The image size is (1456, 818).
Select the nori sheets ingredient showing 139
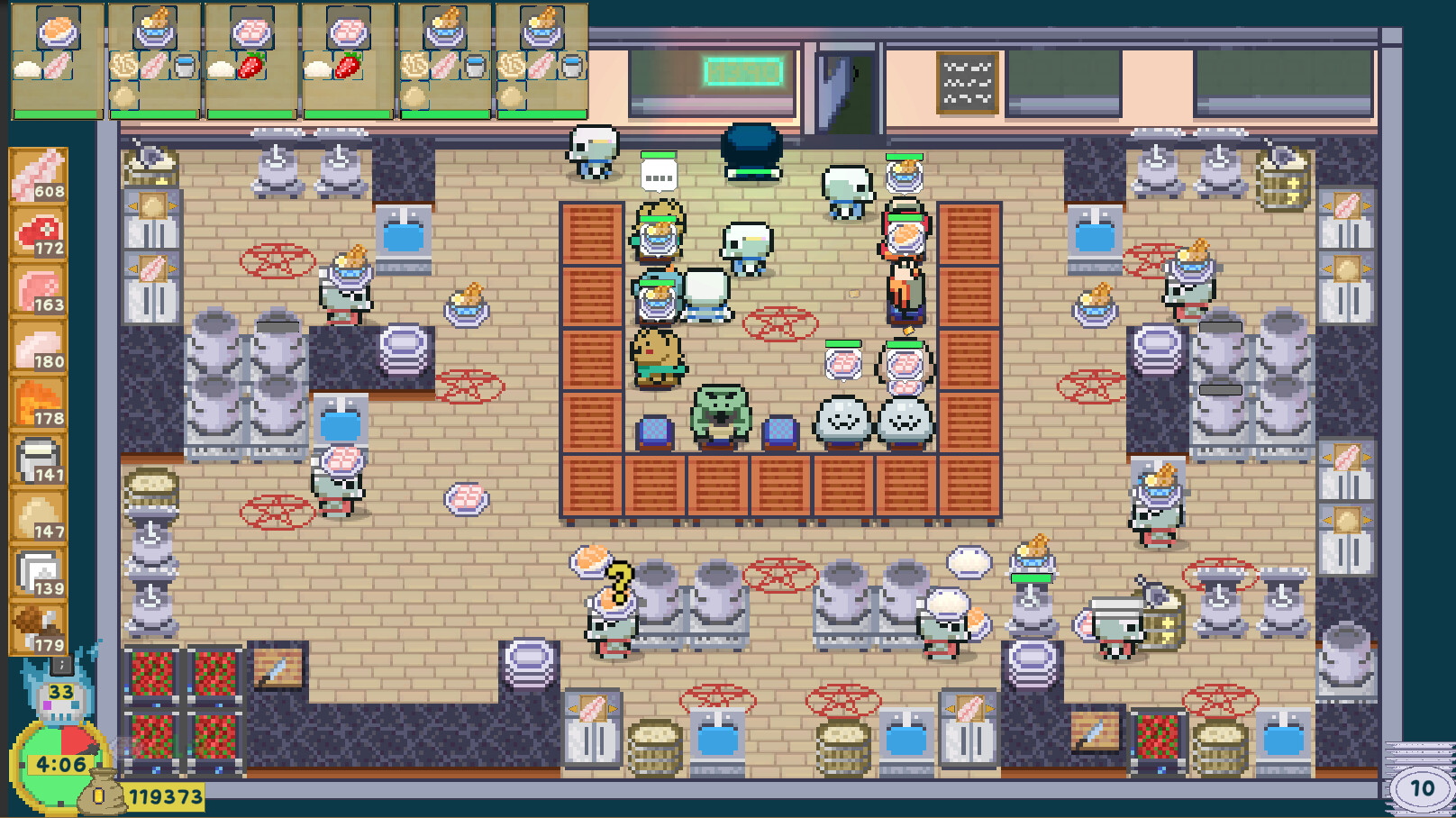click(x=38, y=572)
